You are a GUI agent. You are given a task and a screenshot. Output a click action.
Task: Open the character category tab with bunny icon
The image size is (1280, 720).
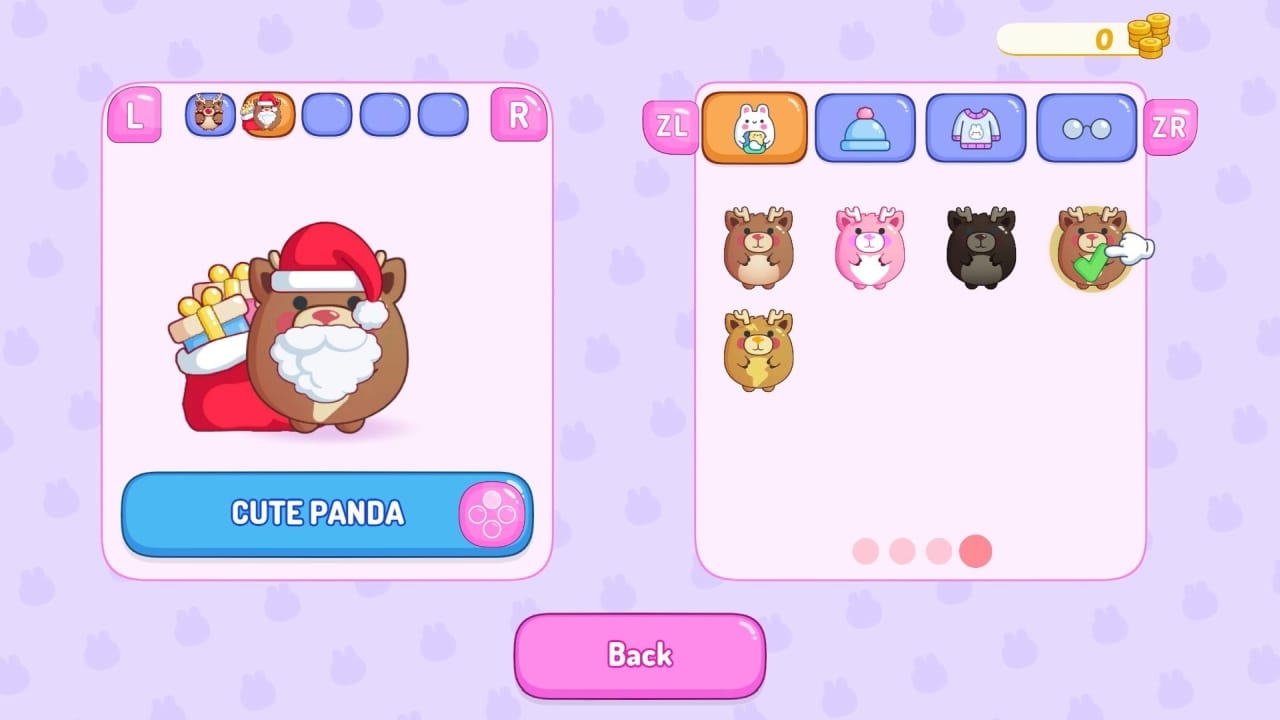[x=753, y=128]
